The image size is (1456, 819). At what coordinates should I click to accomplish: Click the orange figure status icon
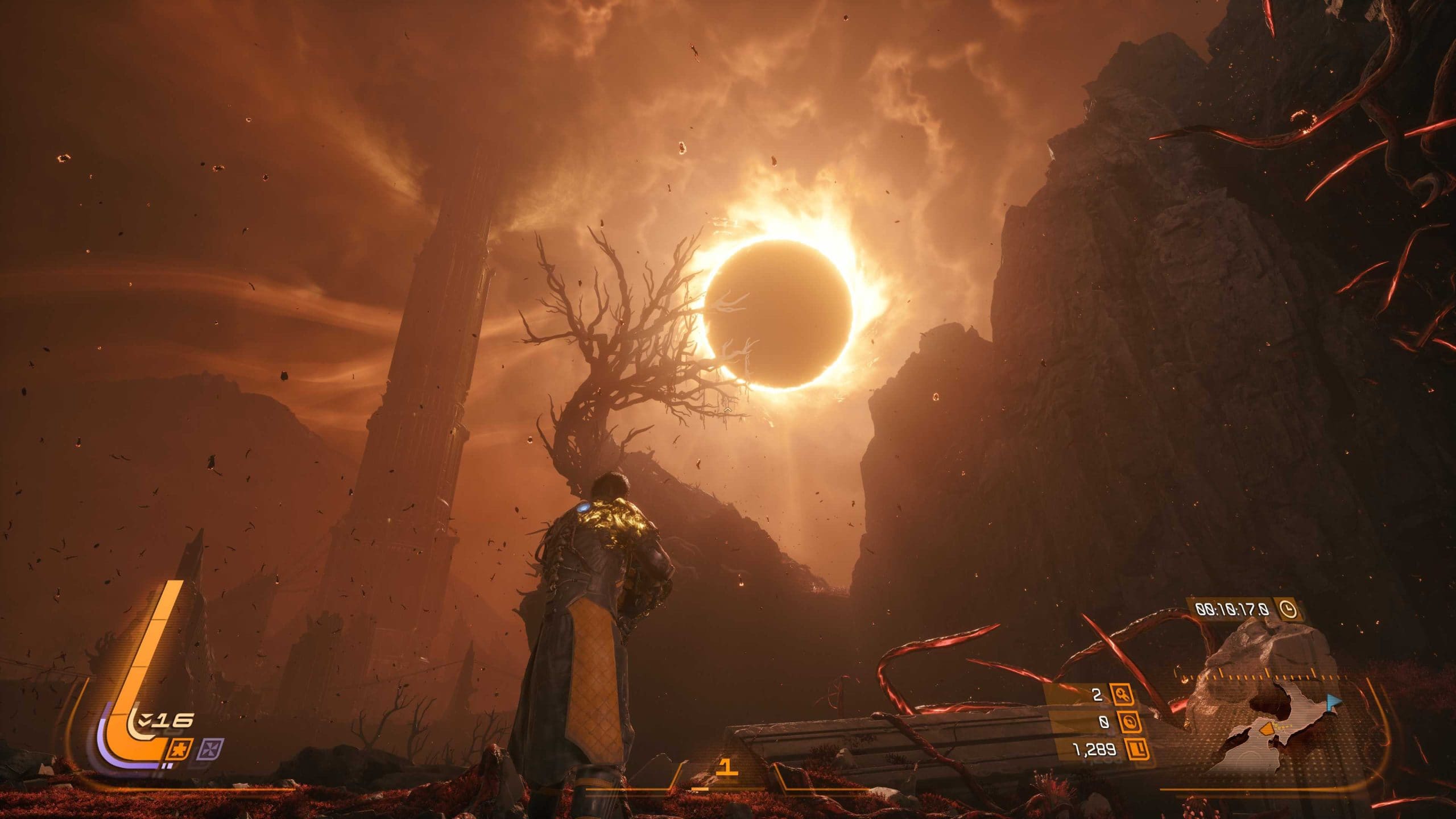pos(181,749)
